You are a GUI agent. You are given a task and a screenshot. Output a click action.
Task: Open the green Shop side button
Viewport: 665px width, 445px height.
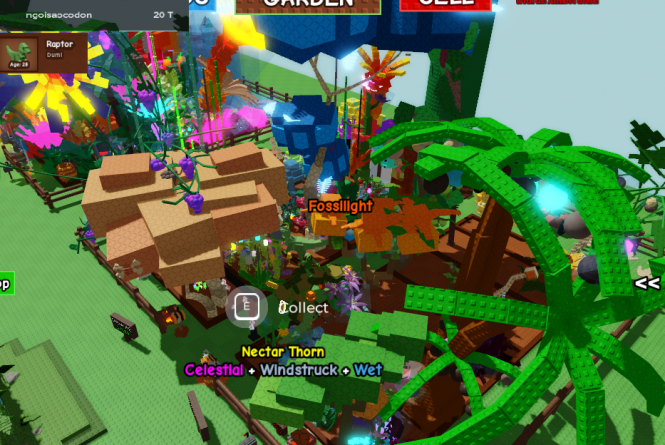[4, 284]
